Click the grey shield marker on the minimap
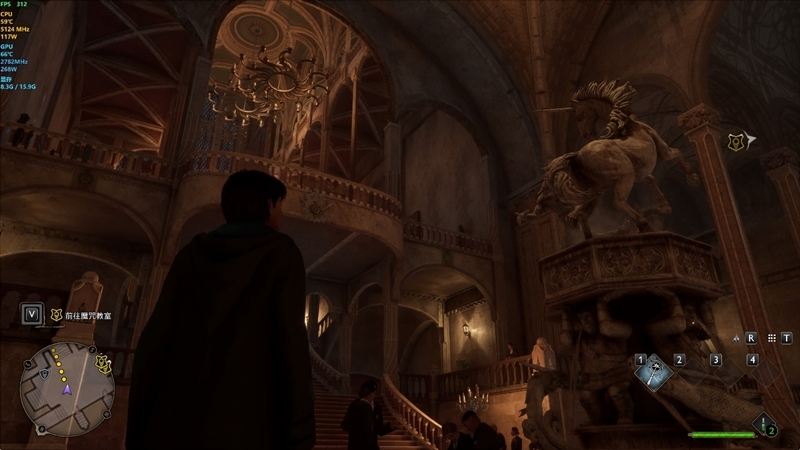This screenshot has width=800, height=450. tap(46, 372)
